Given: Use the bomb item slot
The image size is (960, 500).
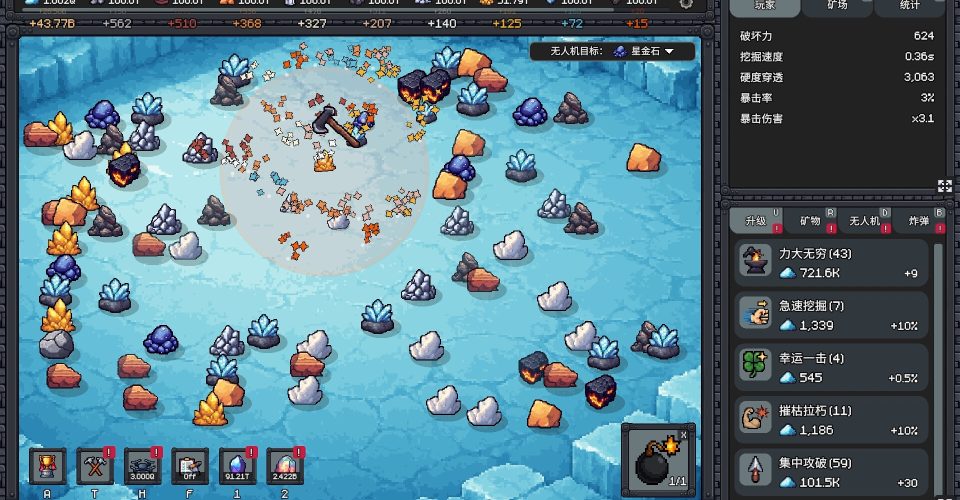Looking at the screenshot, I should [657, 459].
